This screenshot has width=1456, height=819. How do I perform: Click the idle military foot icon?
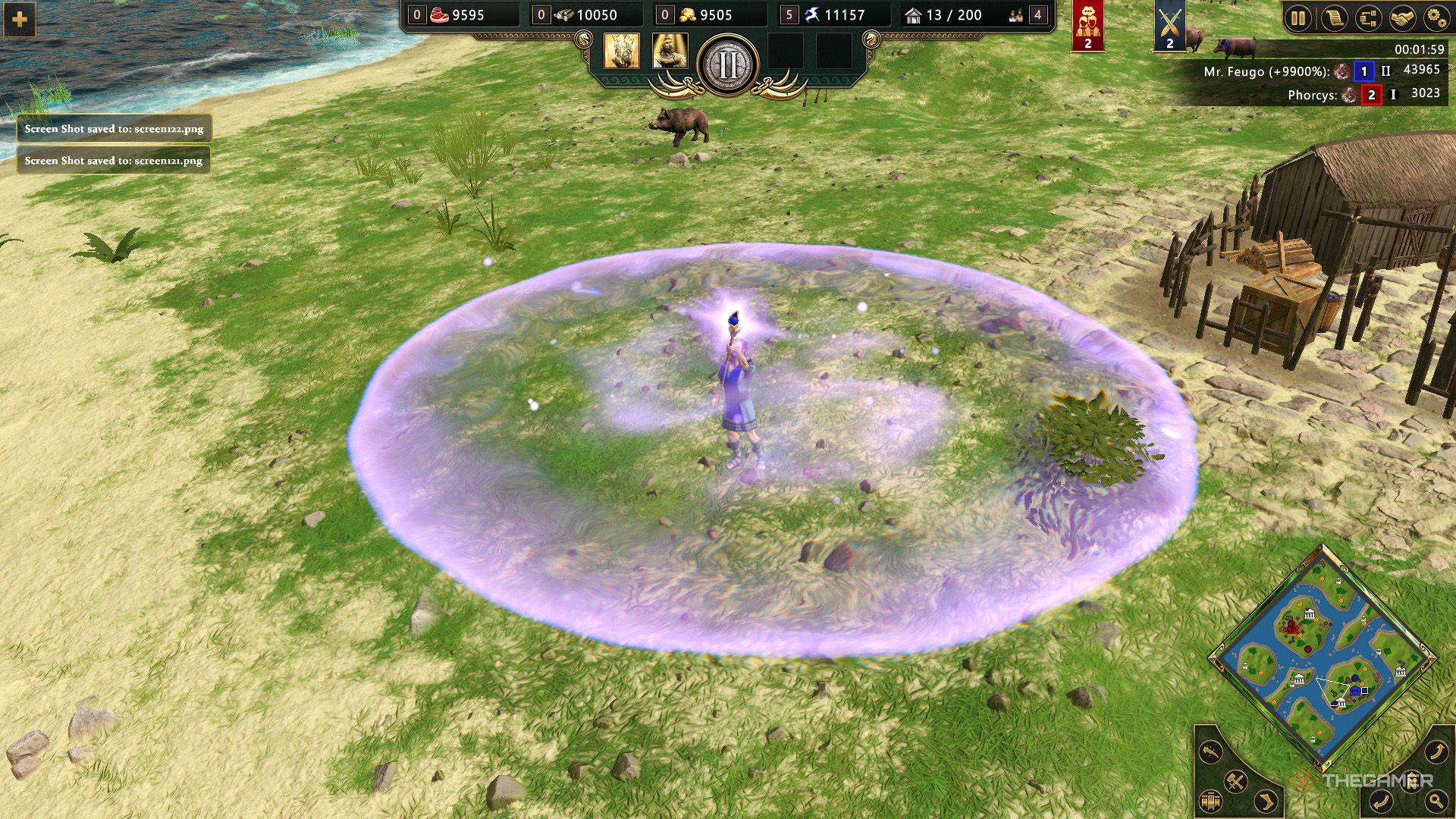1264,801
